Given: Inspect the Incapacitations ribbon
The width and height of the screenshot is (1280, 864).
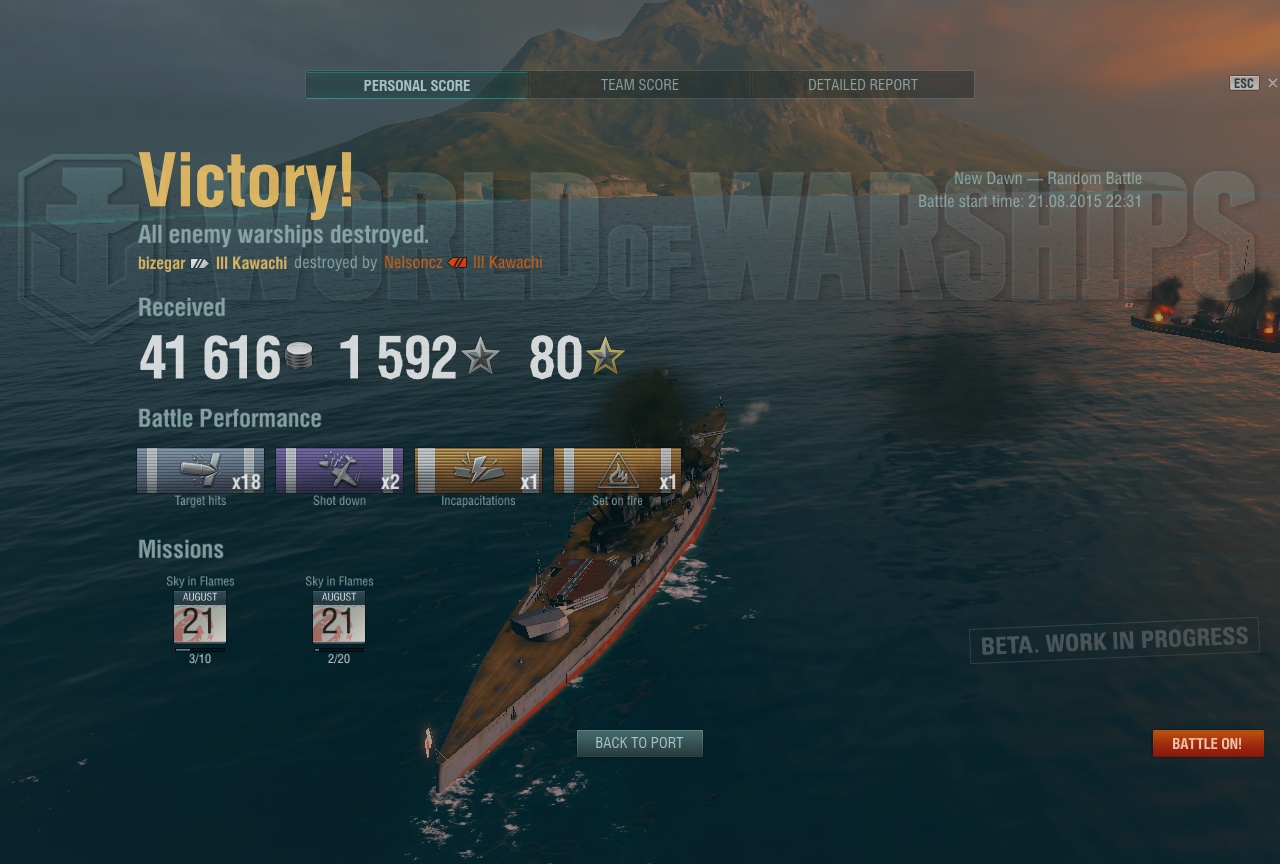Looking at the screenshot, I should point(478,471).
